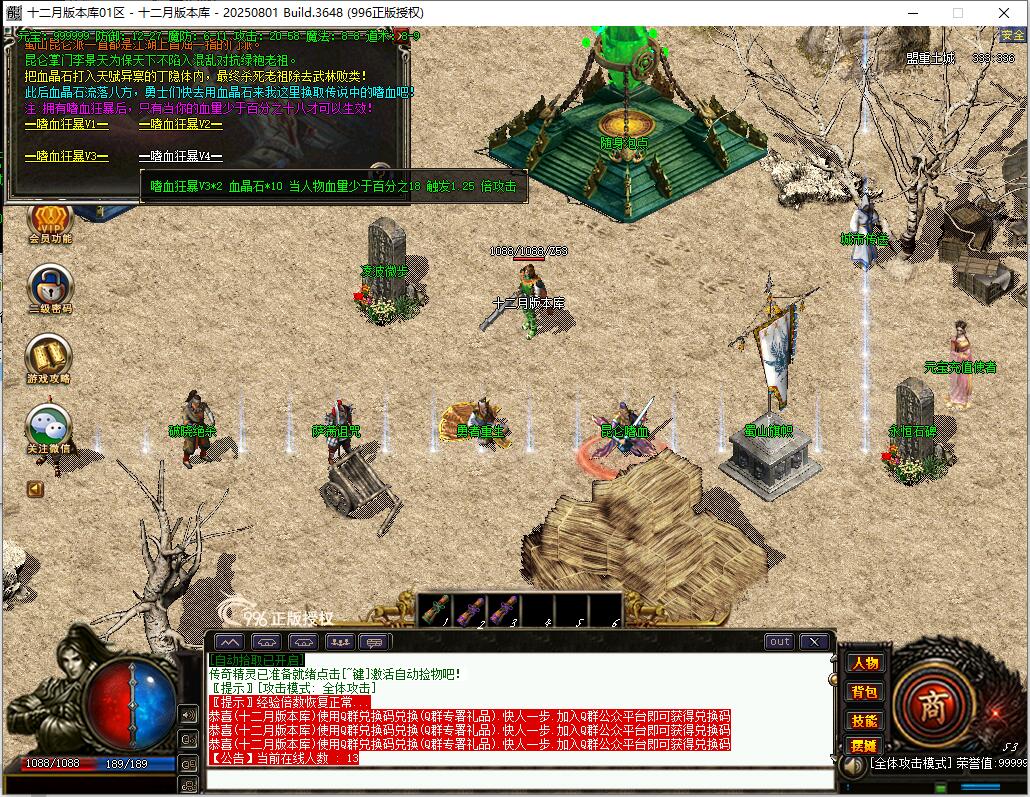Toggle the speaker icon beside the orb

point(188,714)
